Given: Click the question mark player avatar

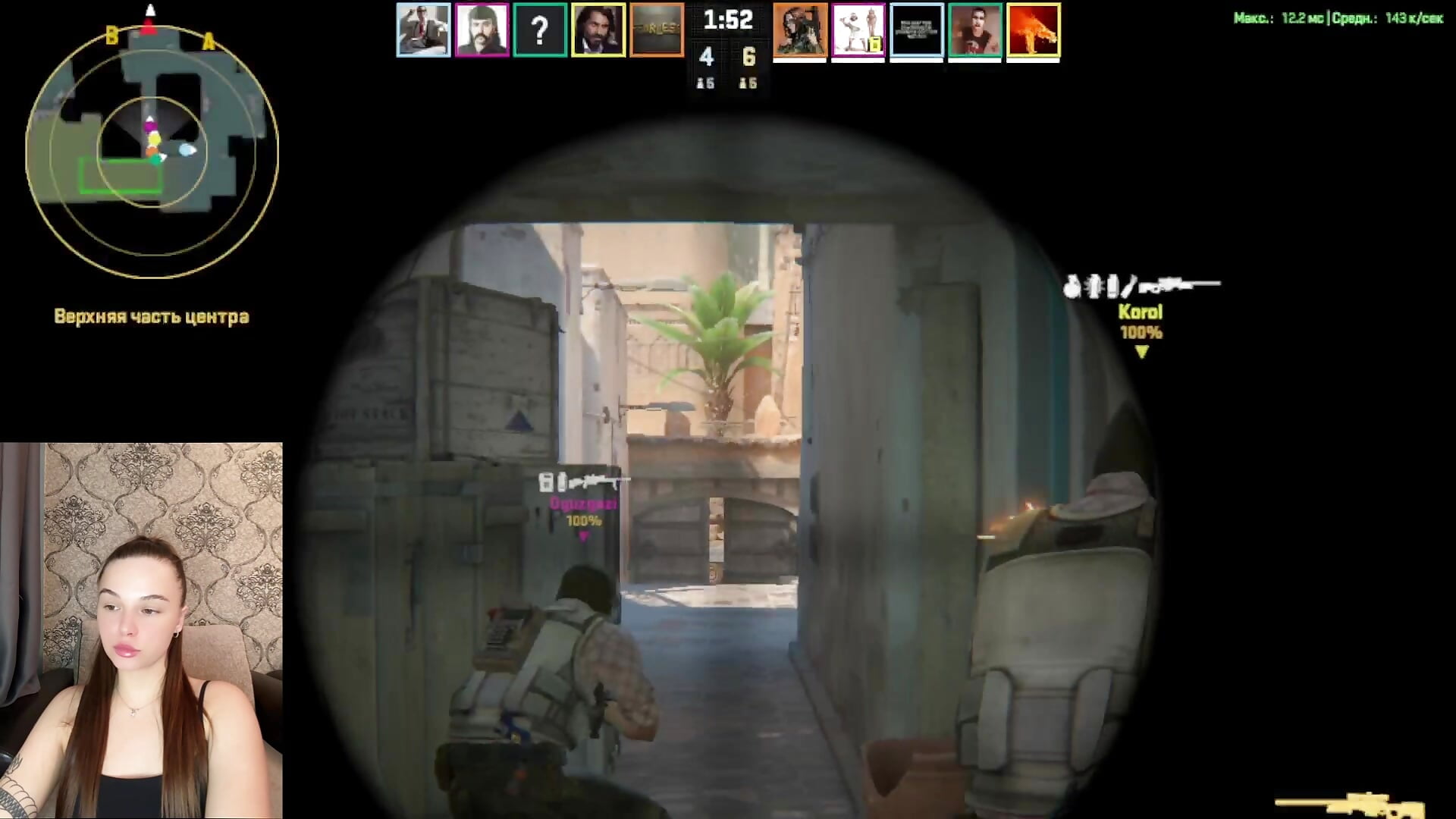Looking at the screenshot, I should click(540, 30).
